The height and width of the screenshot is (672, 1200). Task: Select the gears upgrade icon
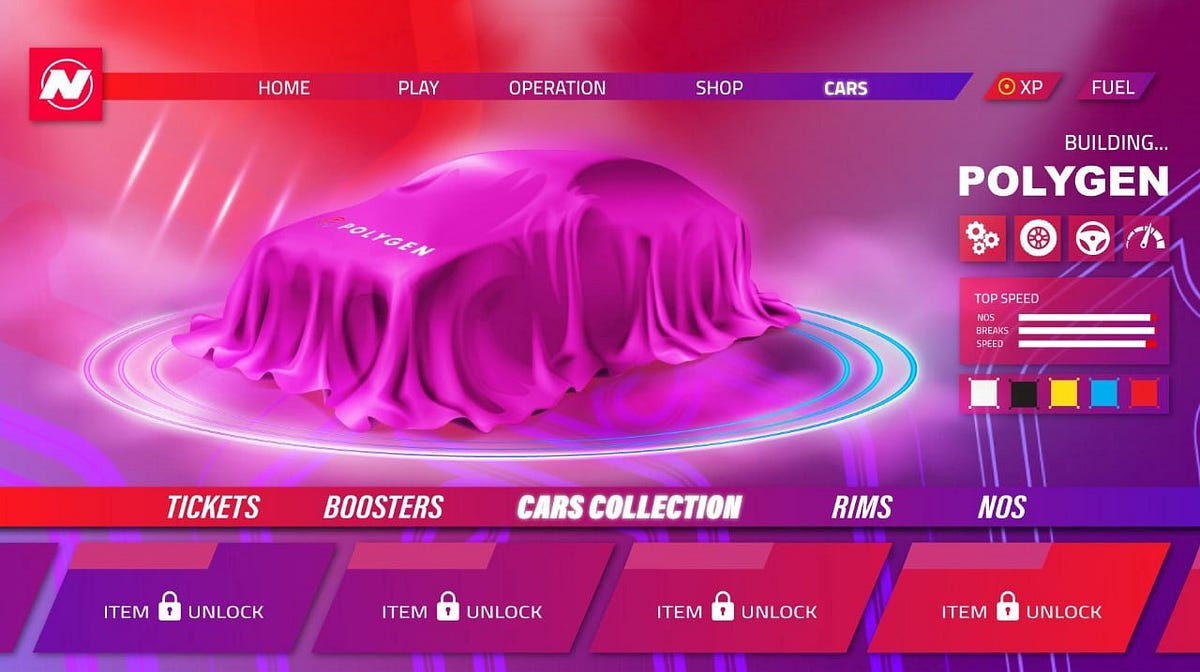982,239
